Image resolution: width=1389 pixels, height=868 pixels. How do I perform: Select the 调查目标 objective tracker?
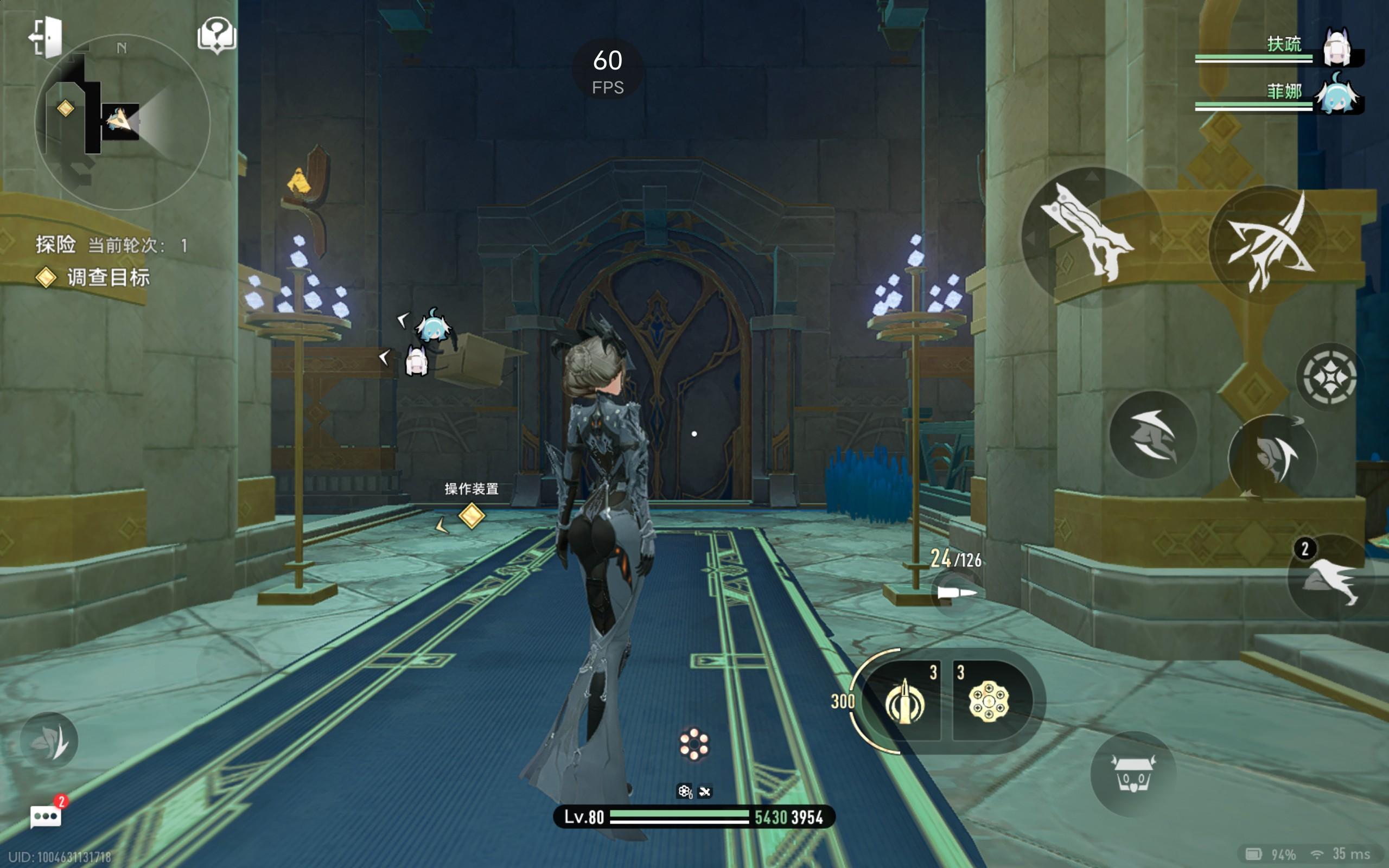click(x=107, y=278)
